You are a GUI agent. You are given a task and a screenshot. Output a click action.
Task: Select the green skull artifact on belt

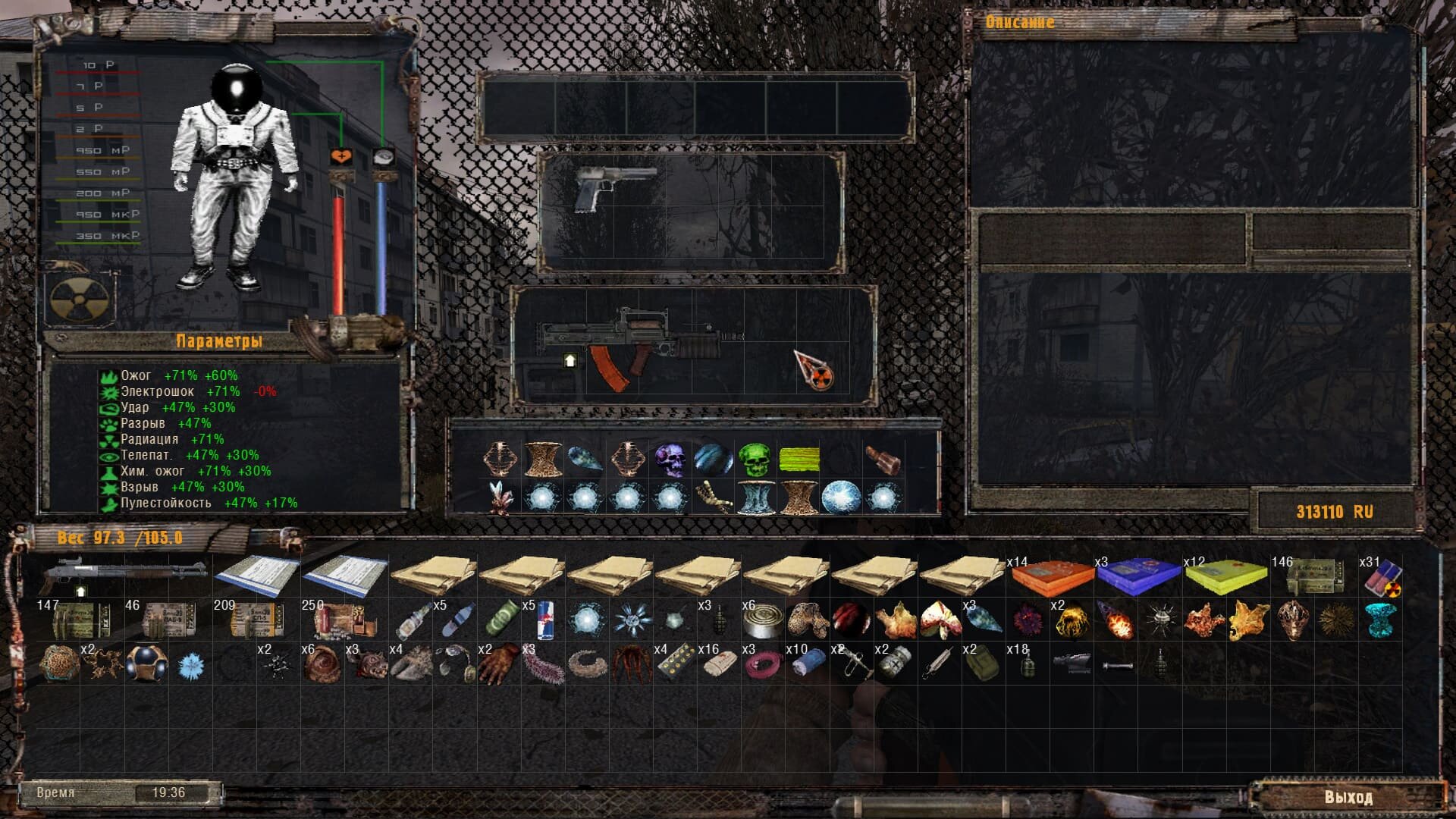click(x=754, y=460)
